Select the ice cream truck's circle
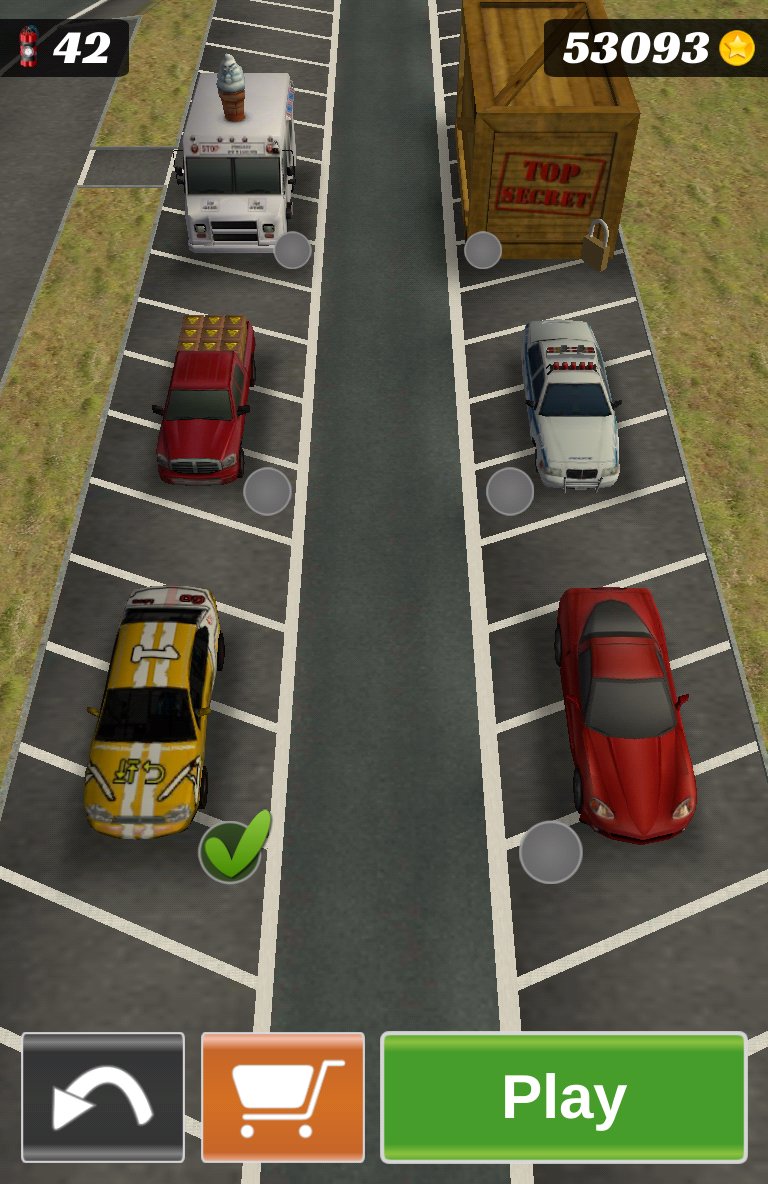 coord(292,250)
